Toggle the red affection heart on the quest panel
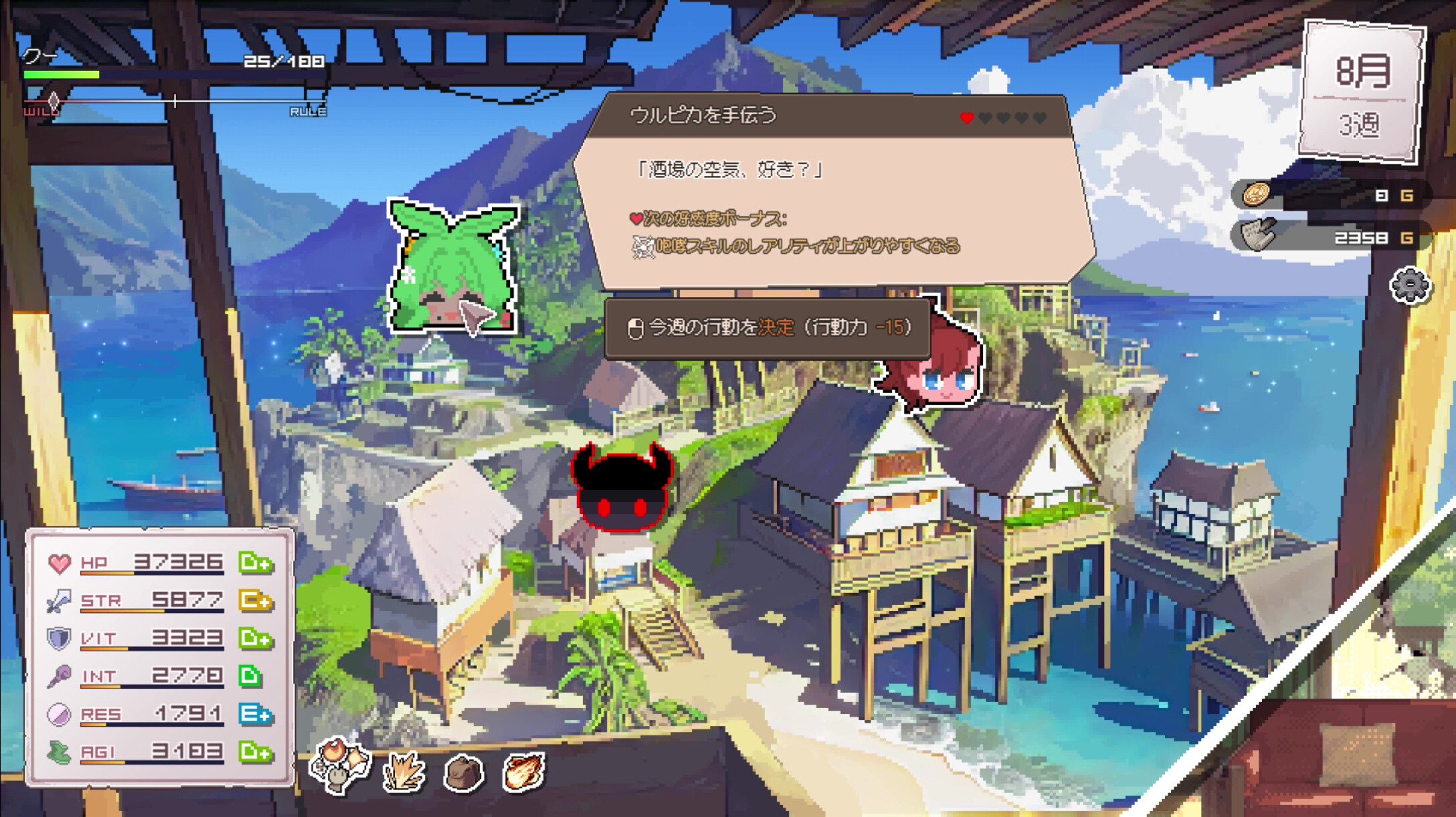The height and width of the screenshot is (817, 1456). pos(966,117)
